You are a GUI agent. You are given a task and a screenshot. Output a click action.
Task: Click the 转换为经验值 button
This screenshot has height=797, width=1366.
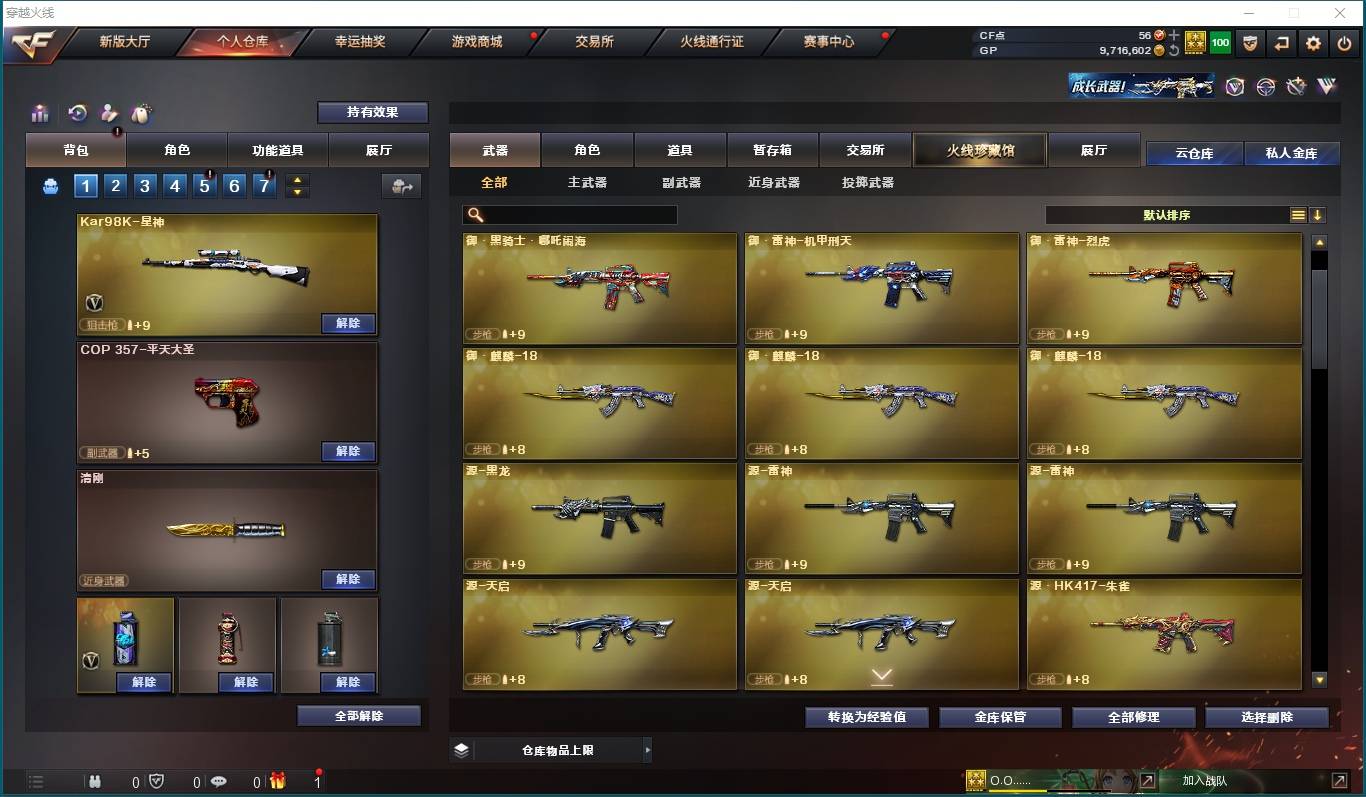click(x=866, y=717)
